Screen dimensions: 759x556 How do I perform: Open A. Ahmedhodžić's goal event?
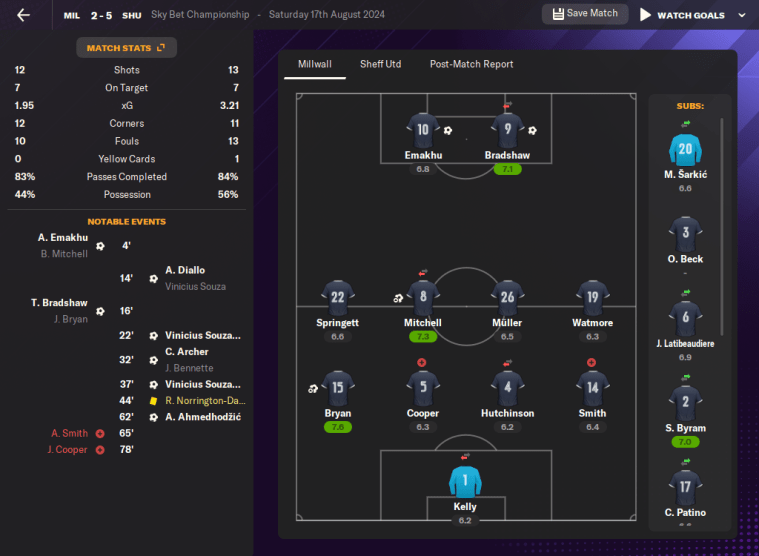[202, 417]
